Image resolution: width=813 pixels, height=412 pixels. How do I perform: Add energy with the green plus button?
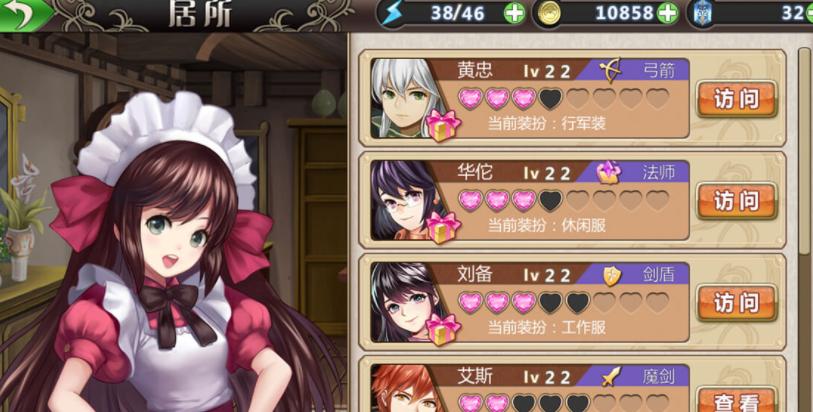pos(514,13)
